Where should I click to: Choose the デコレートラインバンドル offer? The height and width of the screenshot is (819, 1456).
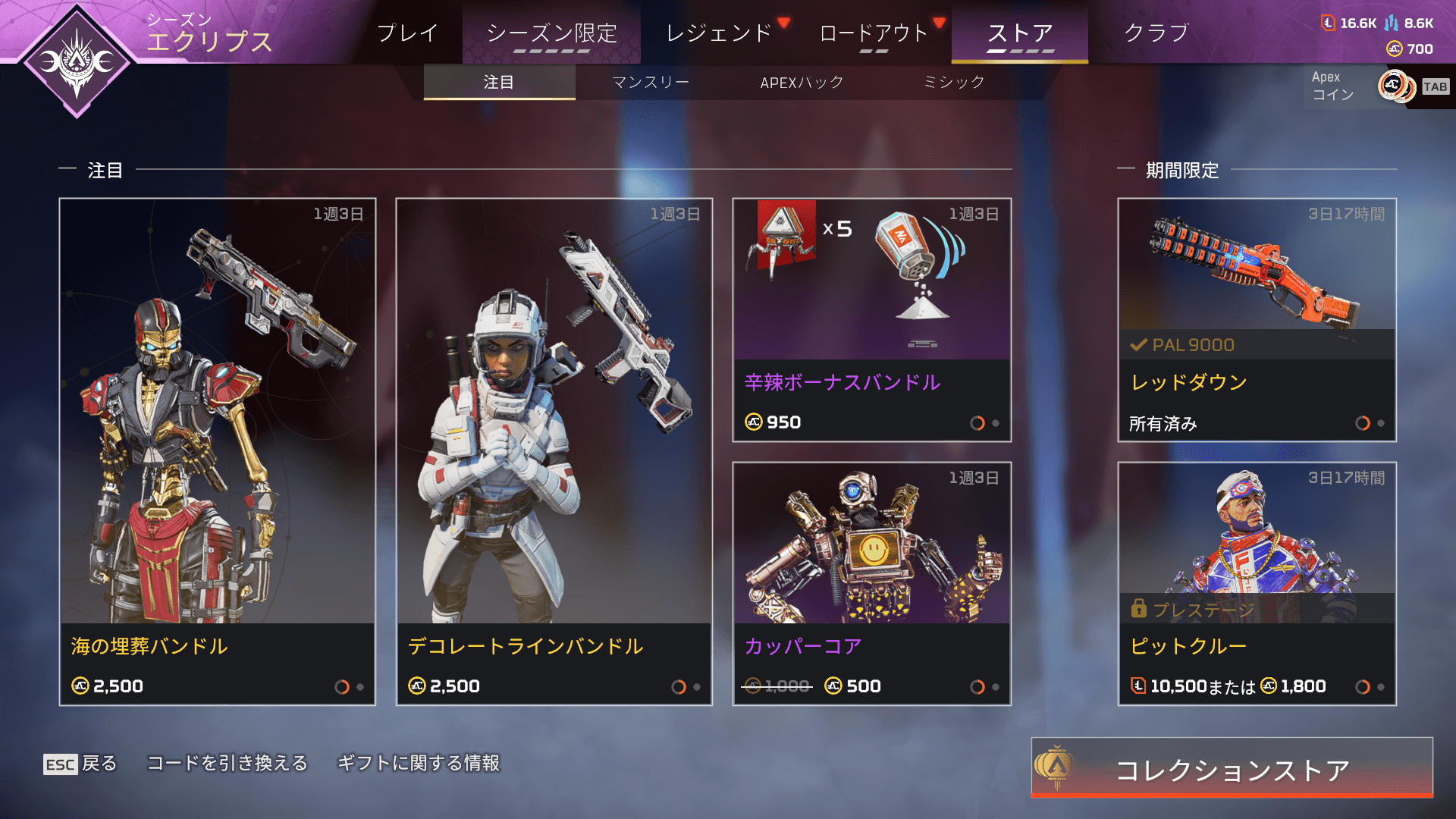554,451
